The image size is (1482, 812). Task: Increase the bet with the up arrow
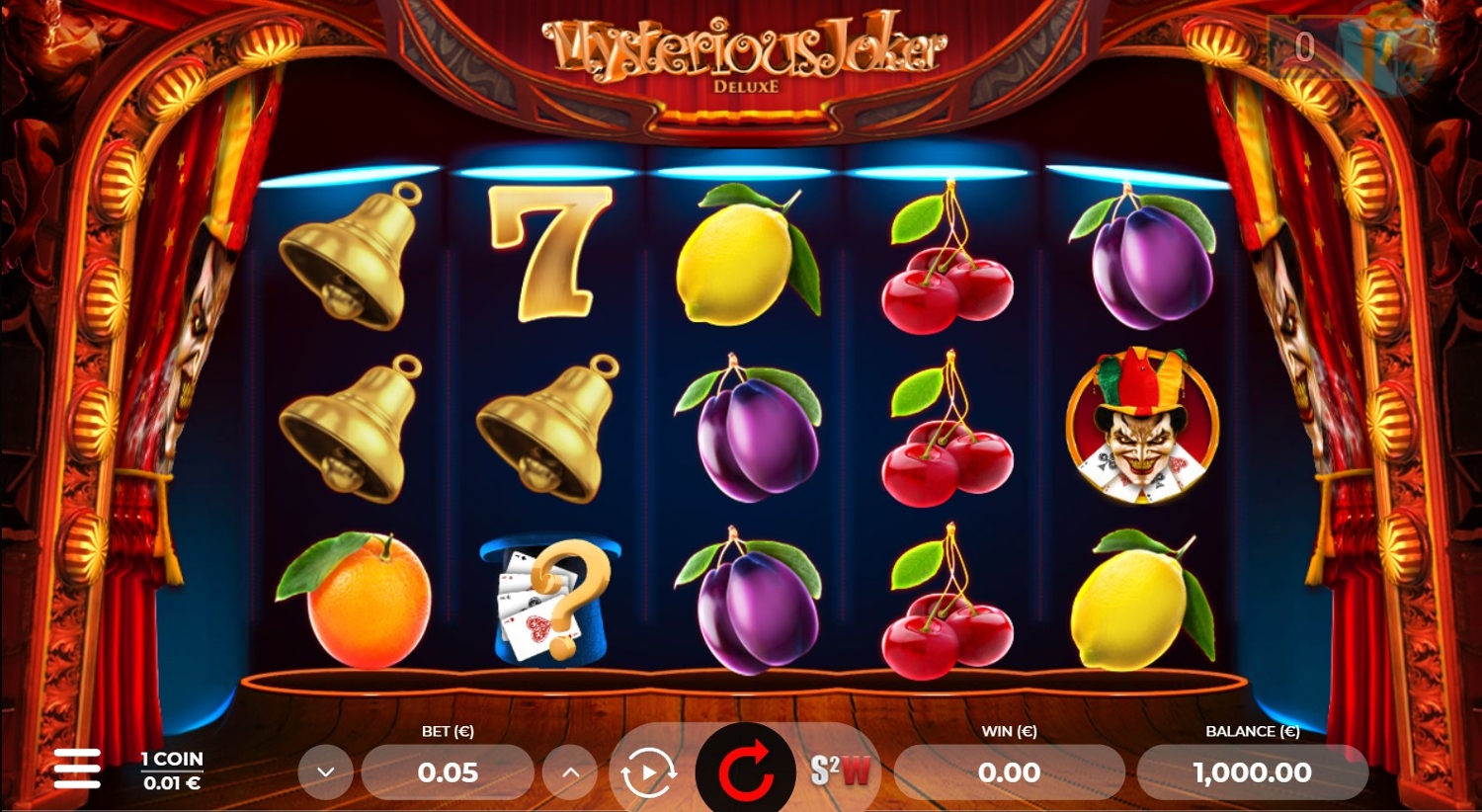(571, 772)
